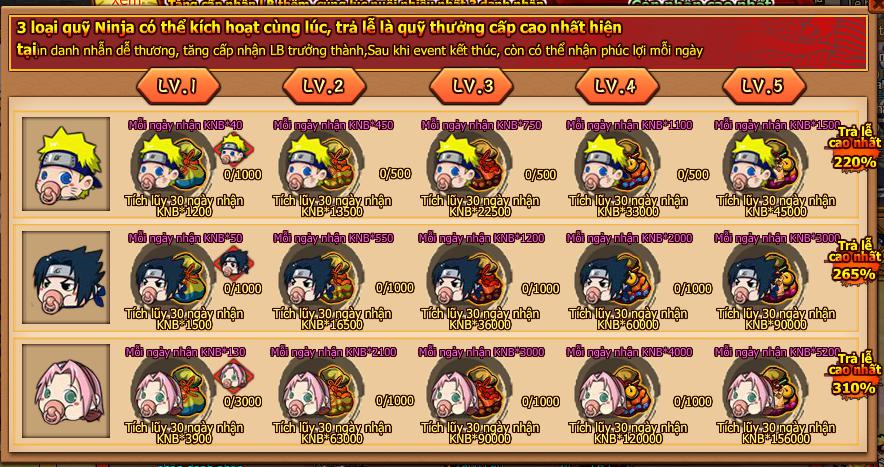Open Naruto fund KNB*1100 reward icon
884x467 pixels.
(x=613, y=160)
